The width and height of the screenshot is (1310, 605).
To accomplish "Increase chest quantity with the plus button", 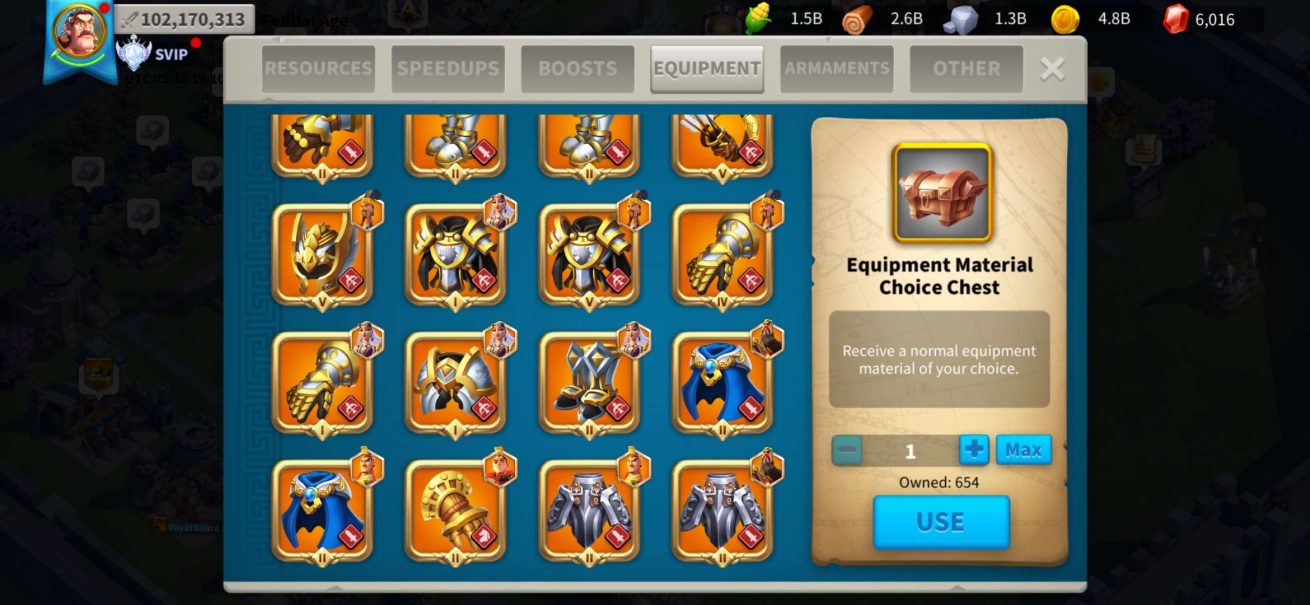I will coord(974,450).
